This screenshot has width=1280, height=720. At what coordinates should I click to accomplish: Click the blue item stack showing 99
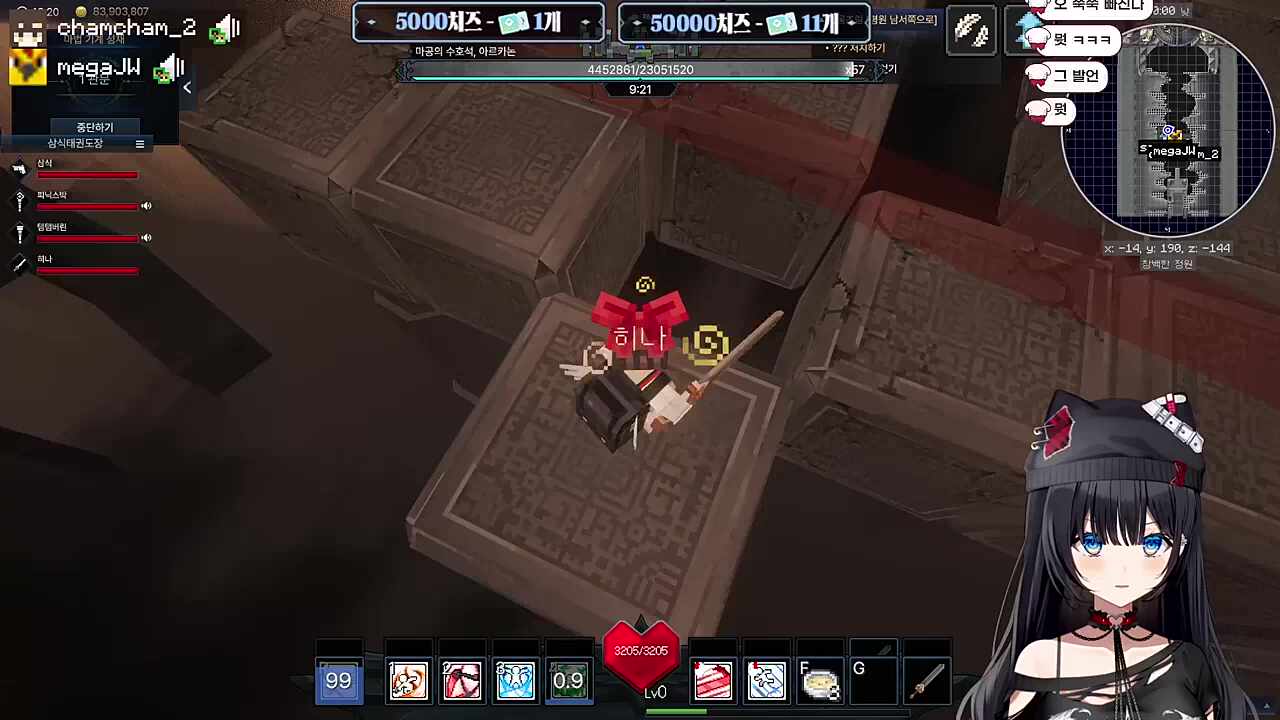click(x=339, y=680)
